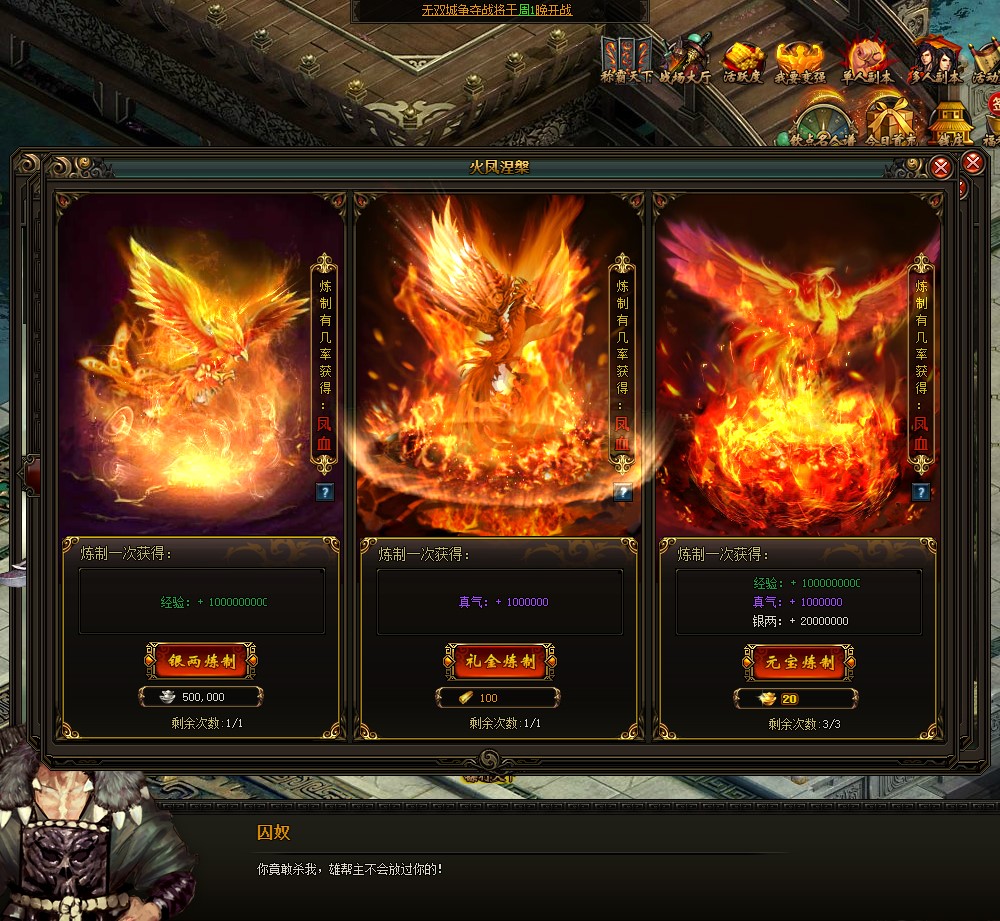The width and height of the screenshot is (1000, 921).
Task: Open the 称霸天下 menu icon
Action: pos(626,61)
